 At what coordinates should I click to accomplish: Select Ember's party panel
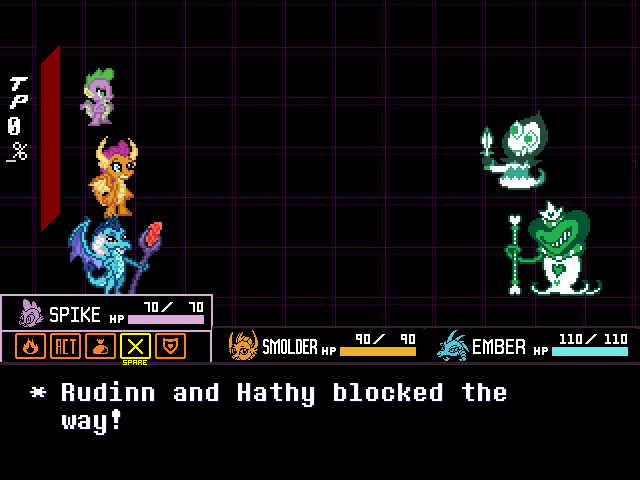point(532,346)
